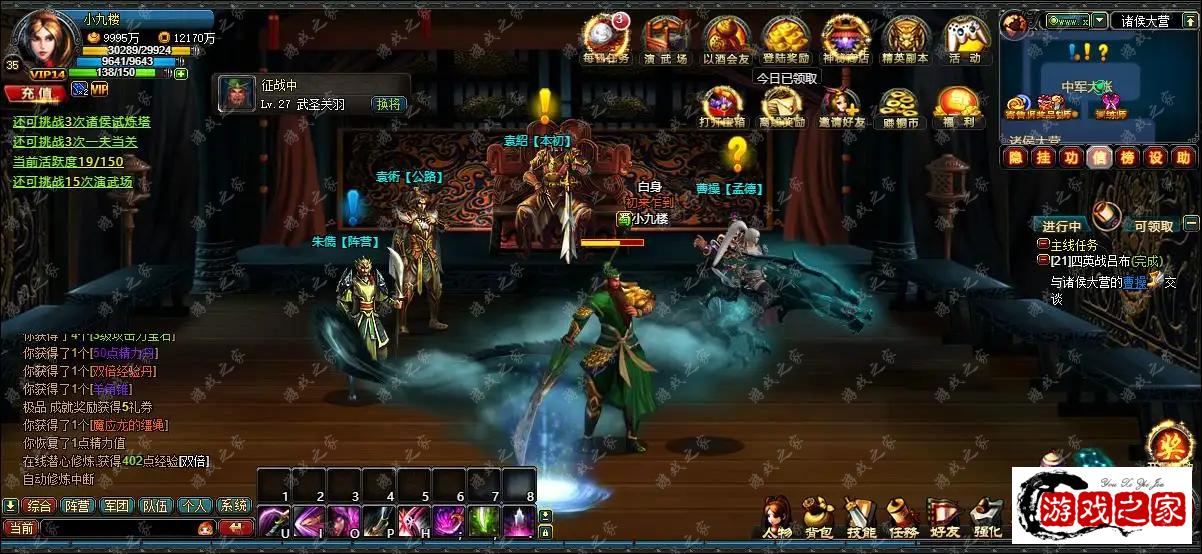Click the 设 settings button under minimap

pos(1155,157)
